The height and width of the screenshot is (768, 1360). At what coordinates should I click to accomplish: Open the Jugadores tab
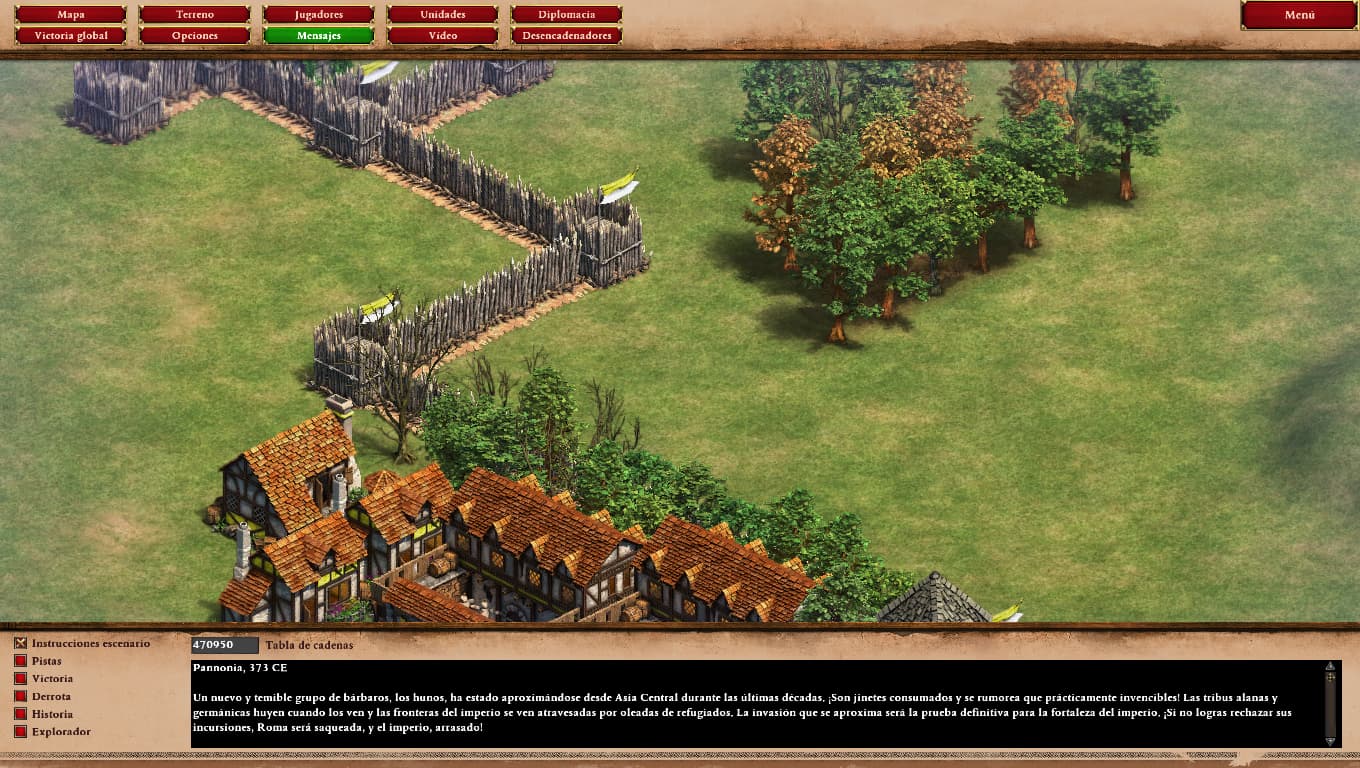(319, 15)
